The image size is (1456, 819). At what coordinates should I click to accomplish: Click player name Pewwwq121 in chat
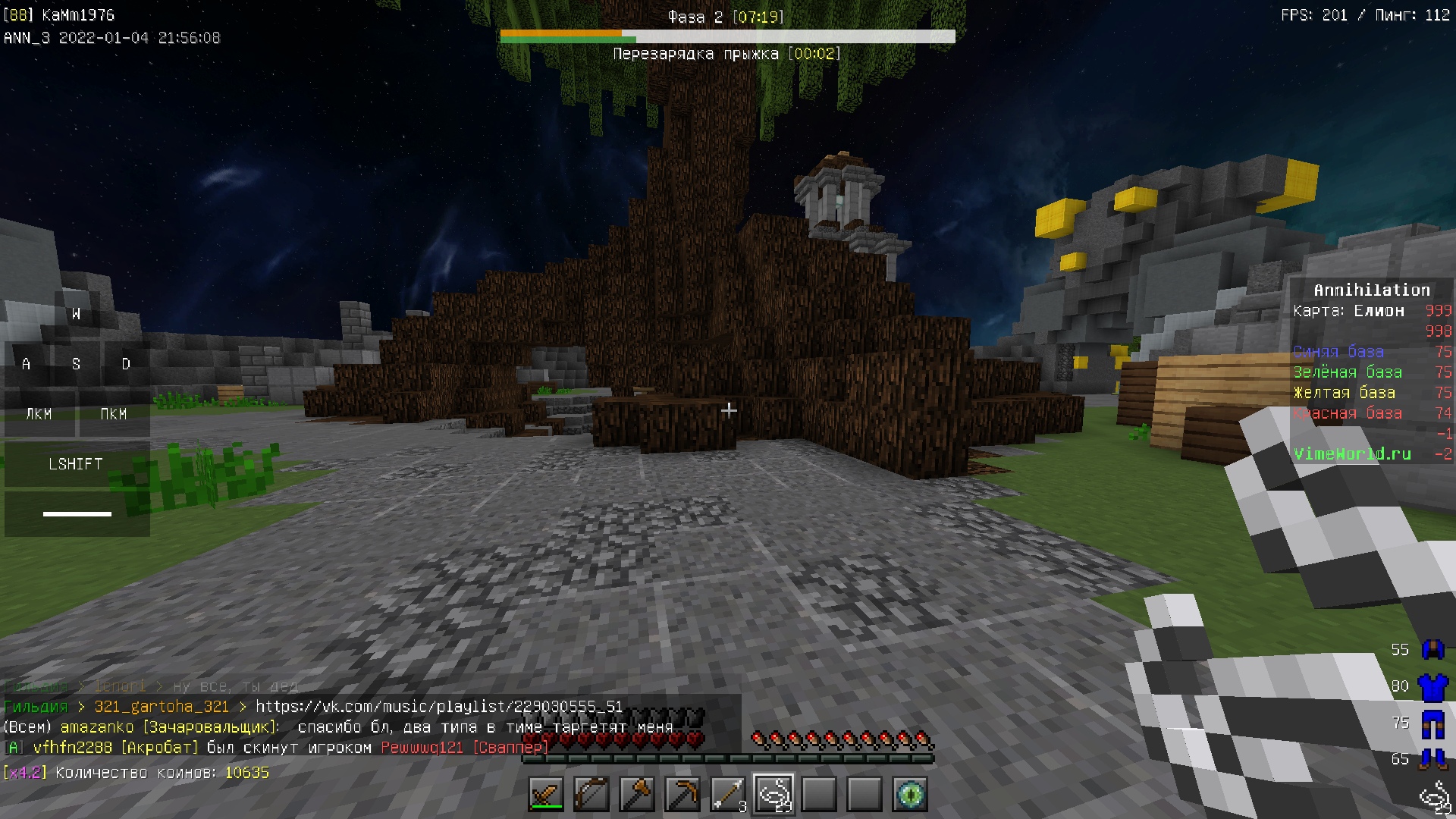[422, 748]
